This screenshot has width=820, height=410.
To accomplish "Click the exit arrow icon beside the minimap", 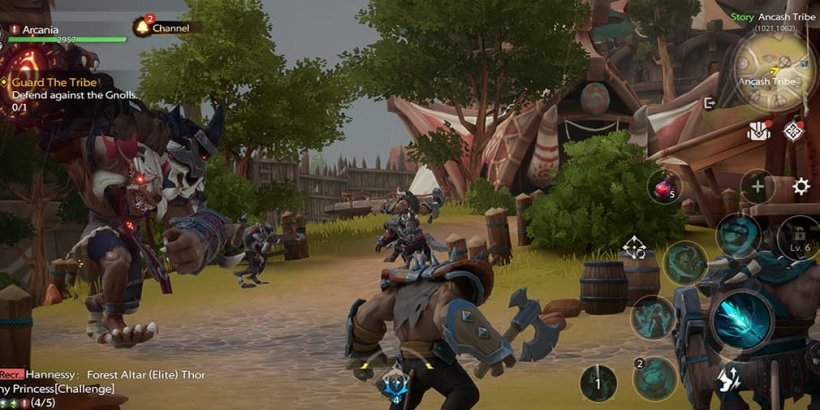I will point(710,102).
